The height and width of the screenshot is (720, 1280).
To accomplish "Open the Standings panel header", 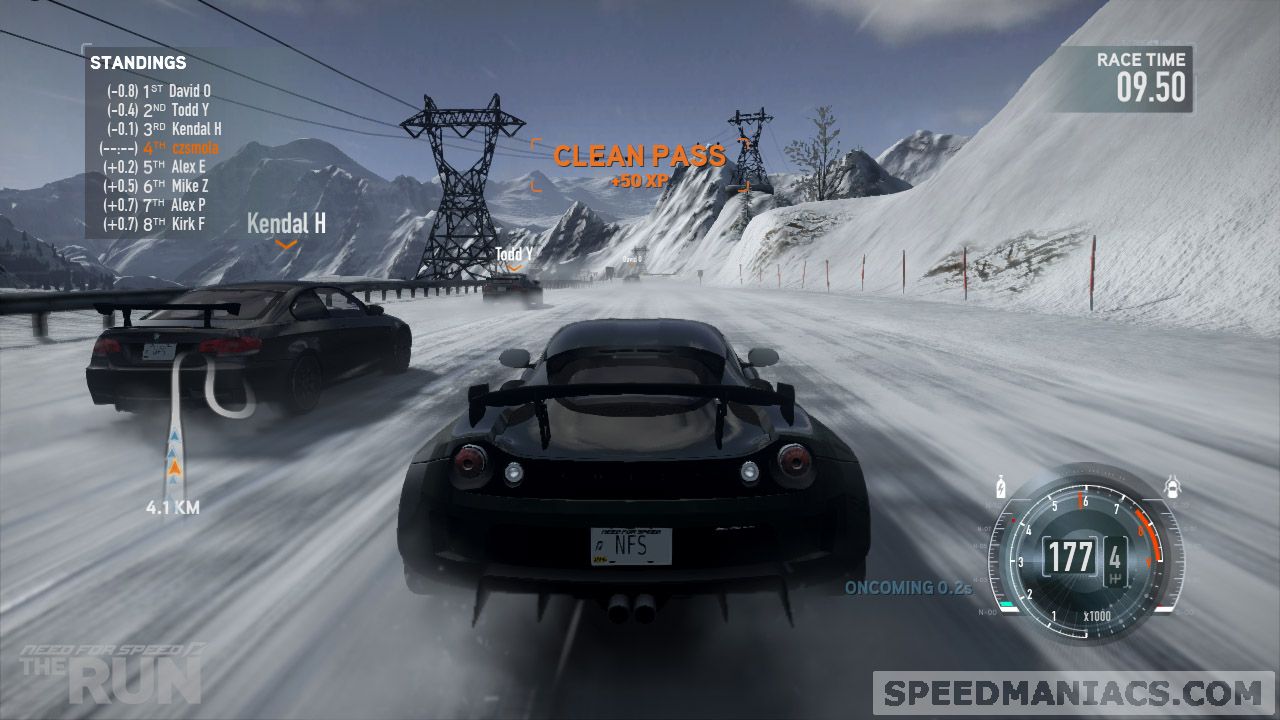I will [138, 63].
